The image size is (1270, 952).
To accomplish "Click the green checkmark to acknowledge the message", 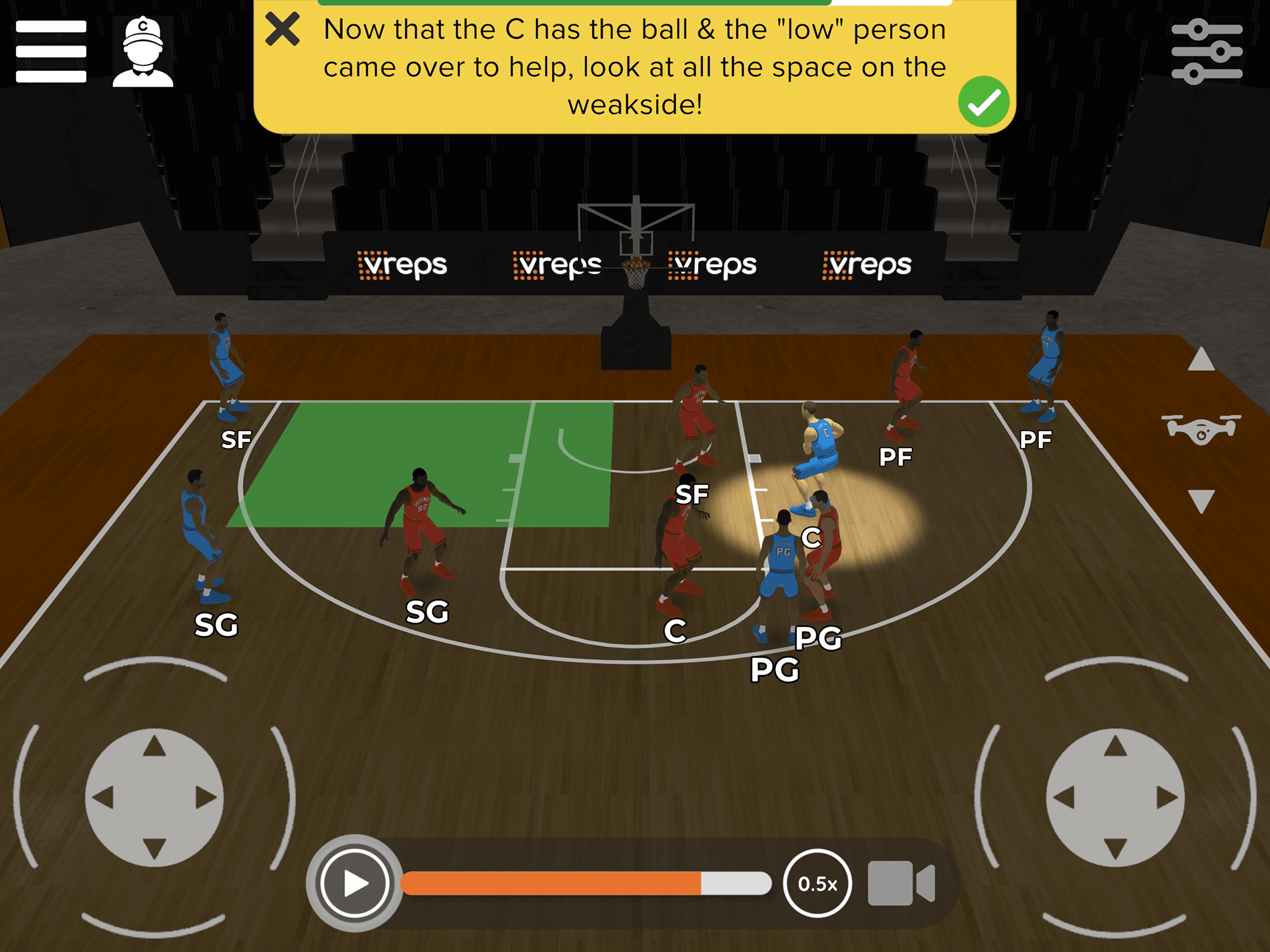I will (985, 101).
